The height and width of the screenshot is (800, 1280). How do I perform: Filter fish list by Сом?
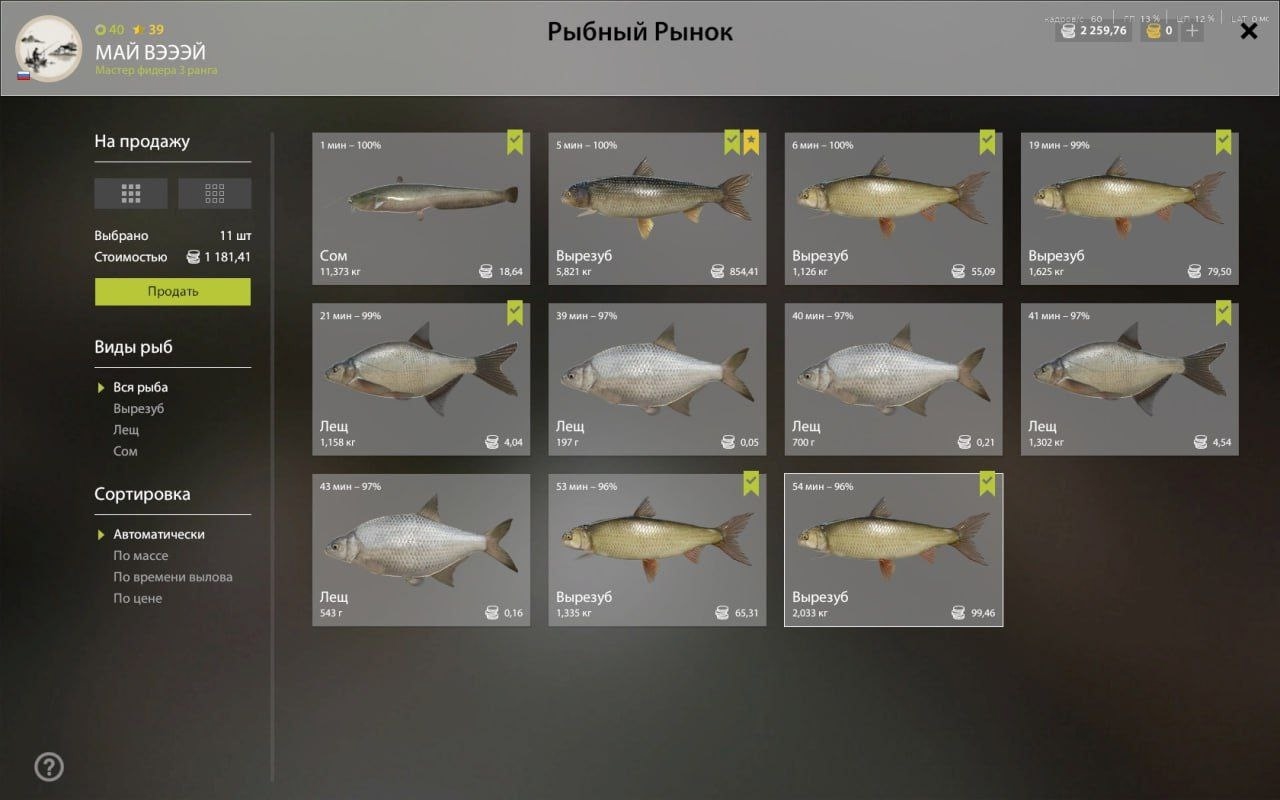click(x=126, y=452)
